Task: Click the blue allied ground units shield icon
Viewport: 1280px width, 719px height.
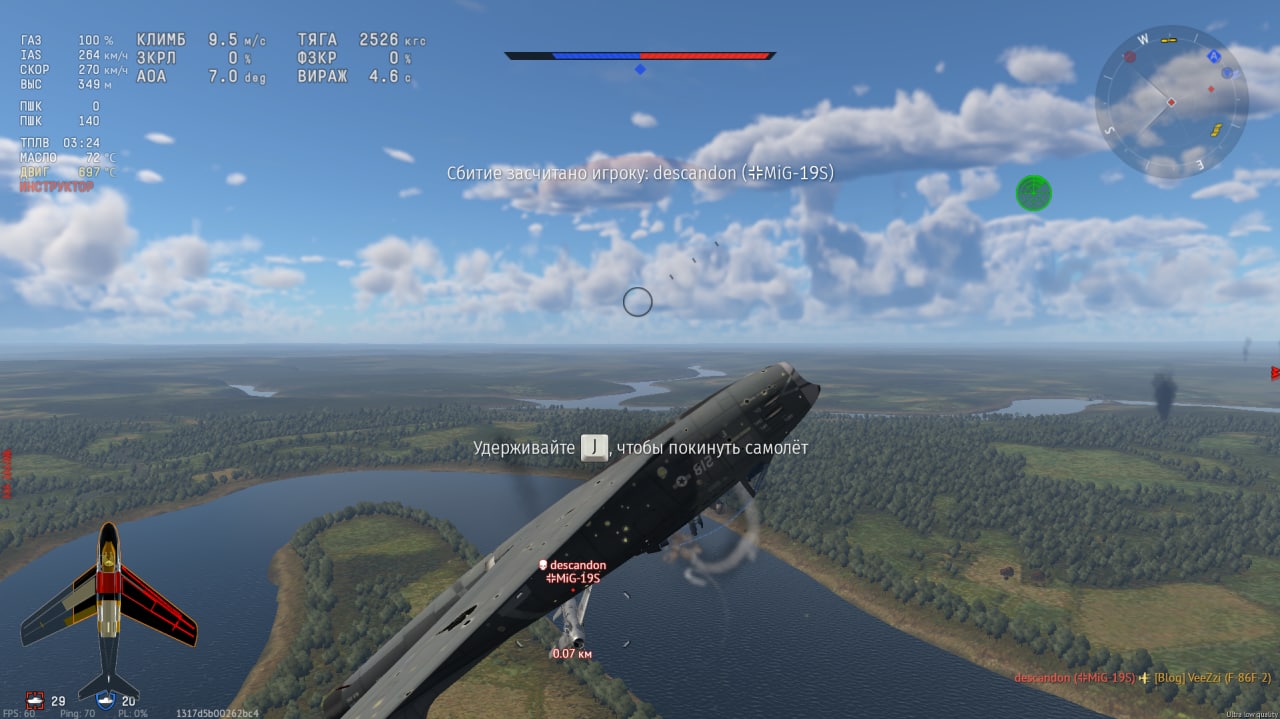Action: tap(107, 701)
